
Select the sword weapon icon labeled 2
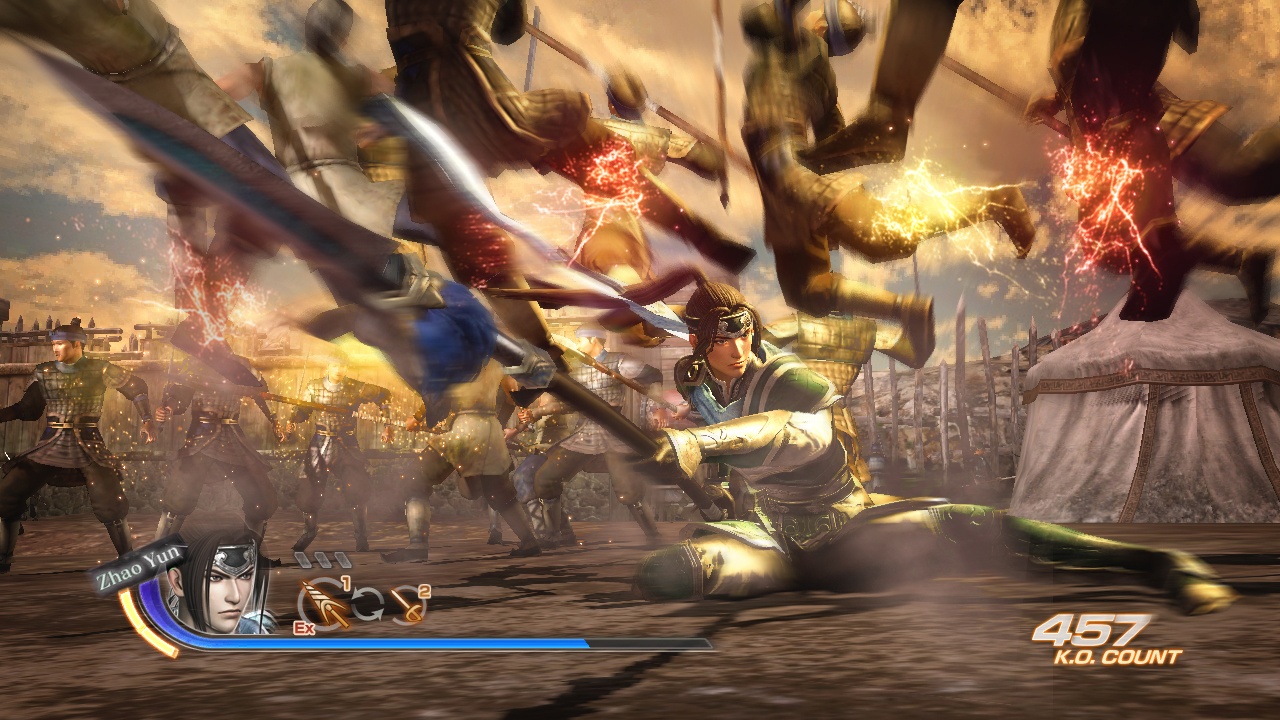[407, 605]
